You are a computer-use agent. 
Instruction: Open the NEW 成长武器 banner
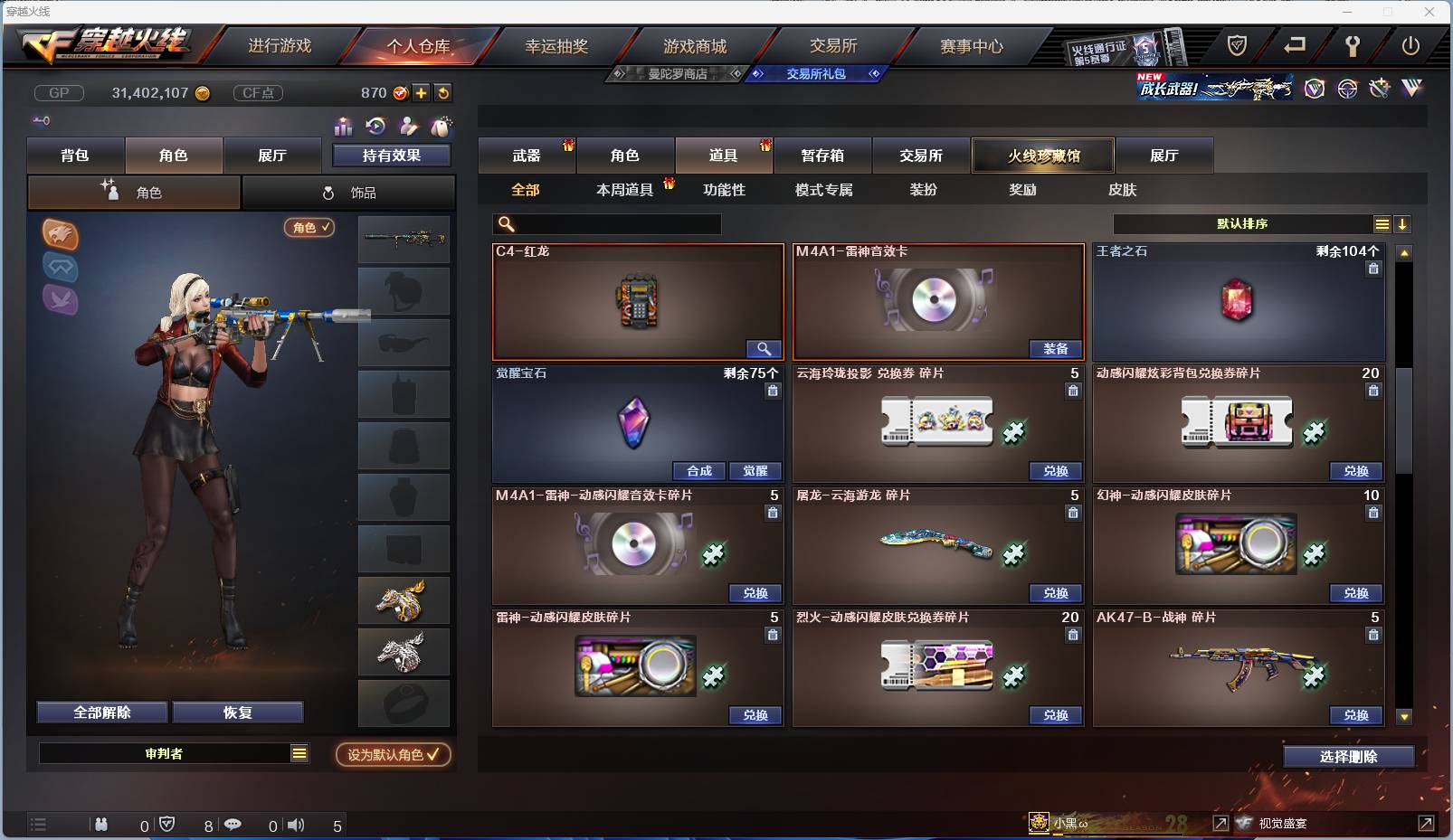[1212, 89]
